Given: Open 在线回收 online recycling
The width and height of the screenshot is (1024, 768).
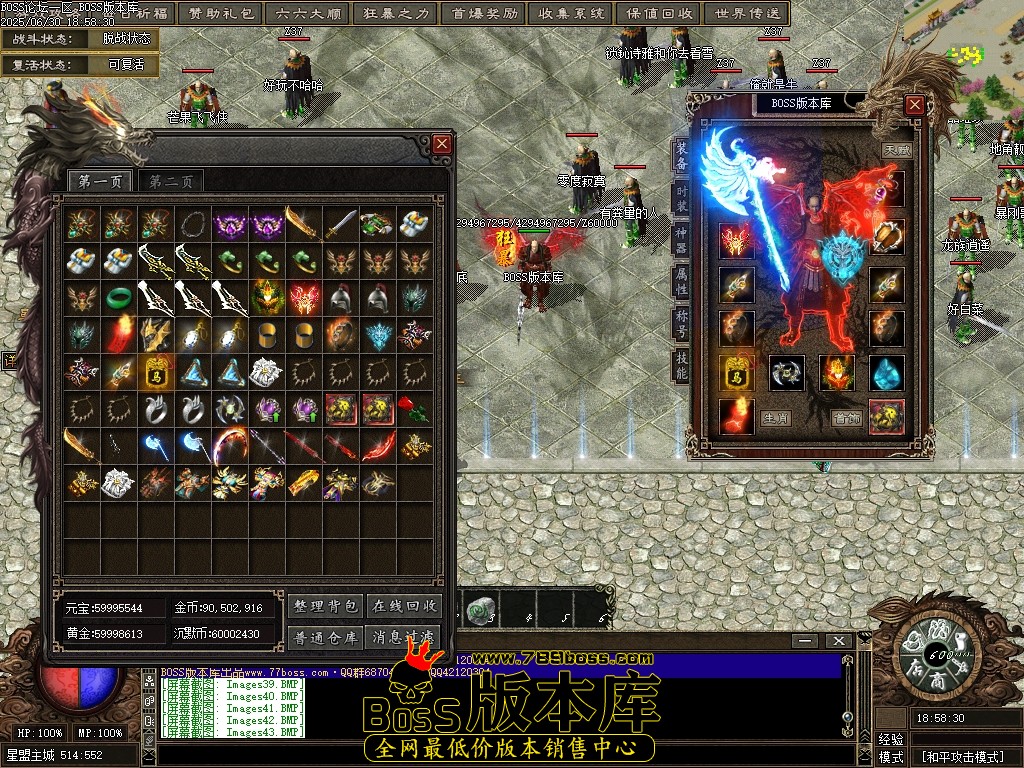Looking at the screenshot, I should pos(405,606).
